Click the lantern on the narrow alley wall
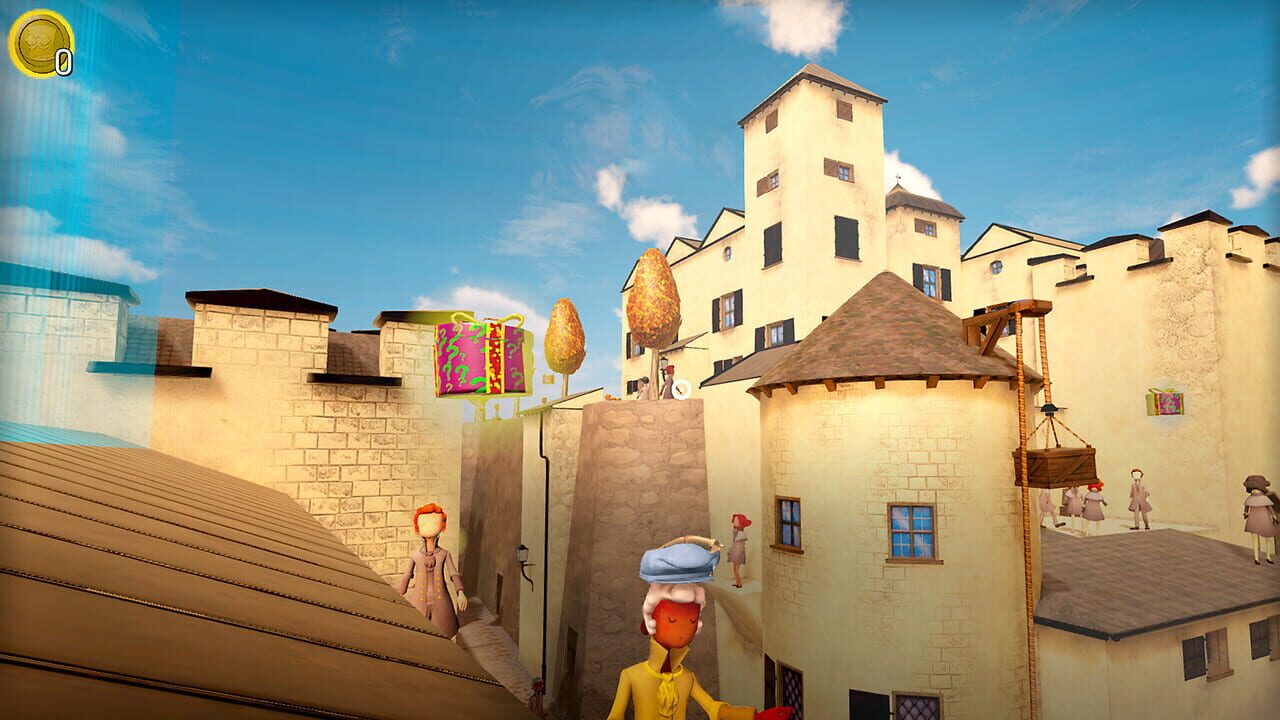 tap(523, 553)
